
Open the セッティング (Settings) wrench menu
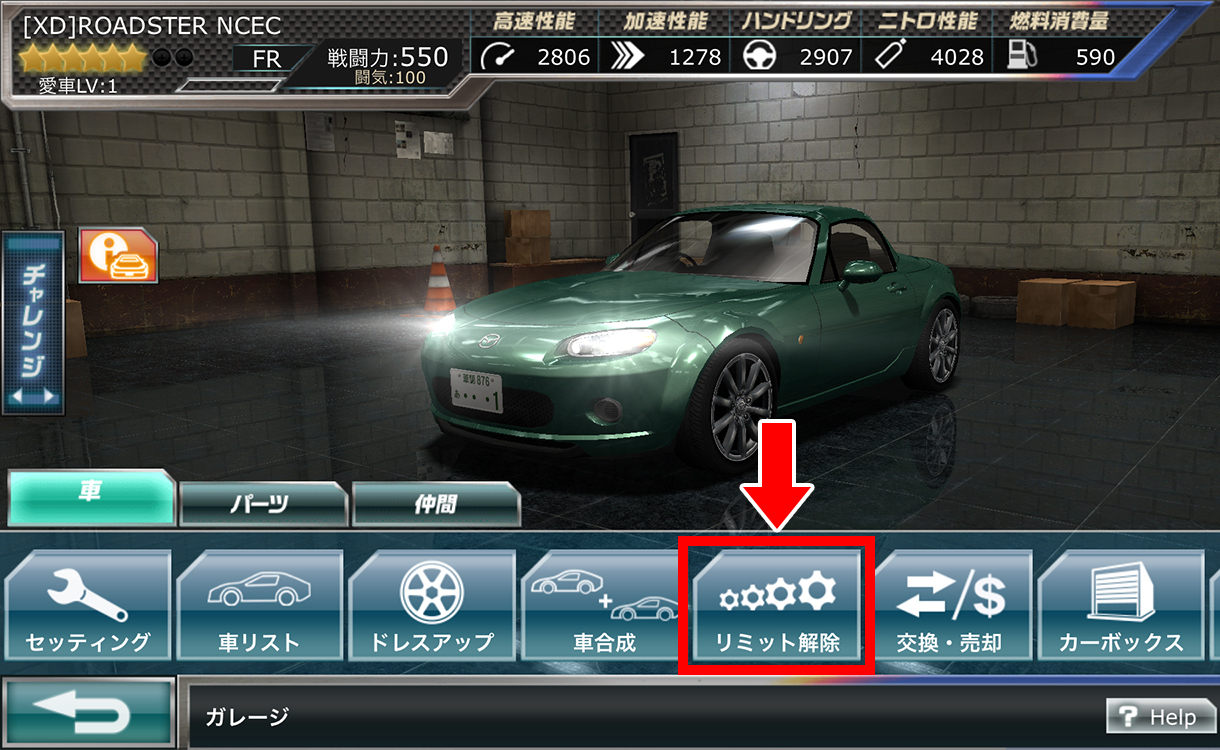pos(86,607)
